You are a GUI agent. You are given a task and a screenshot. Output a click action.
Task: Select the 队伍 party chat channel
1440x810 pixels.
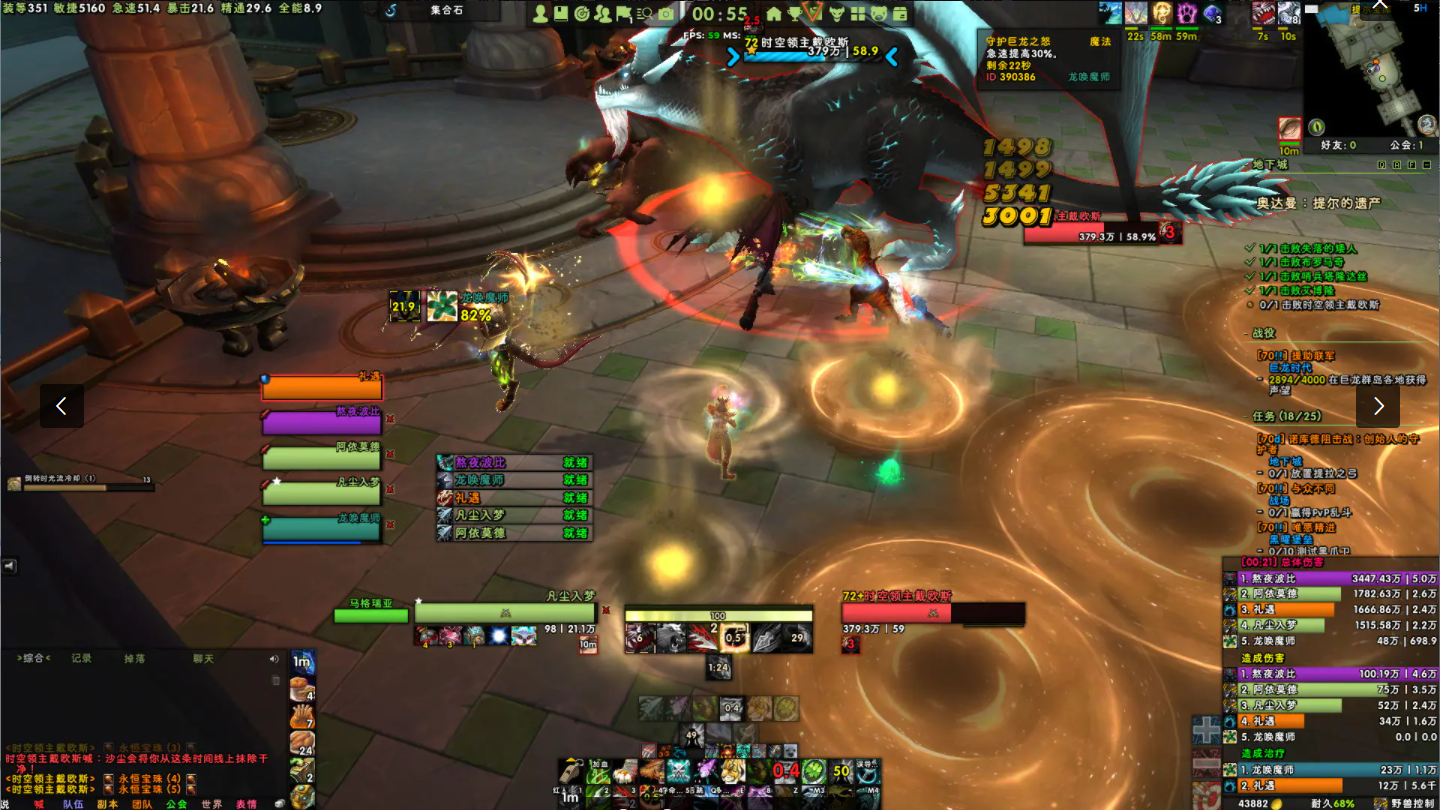point(73,803)
